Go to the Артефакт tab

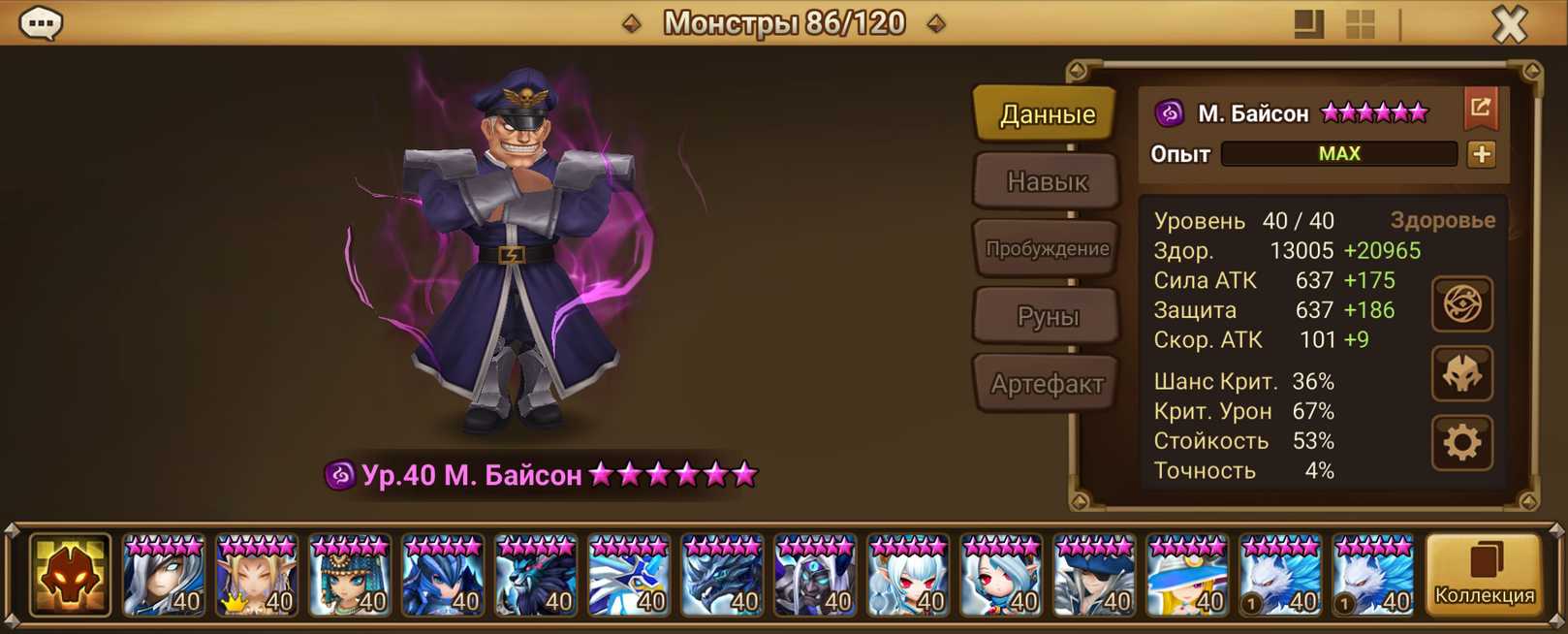[1047, 384]
